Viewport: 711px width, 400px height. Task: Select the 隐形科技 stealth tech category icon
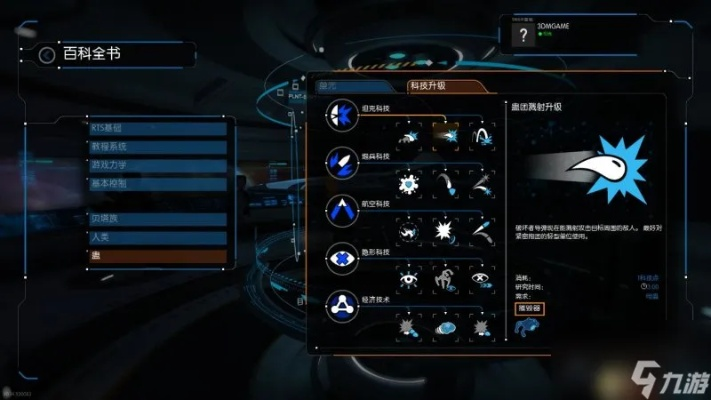(x=342, y=259)
